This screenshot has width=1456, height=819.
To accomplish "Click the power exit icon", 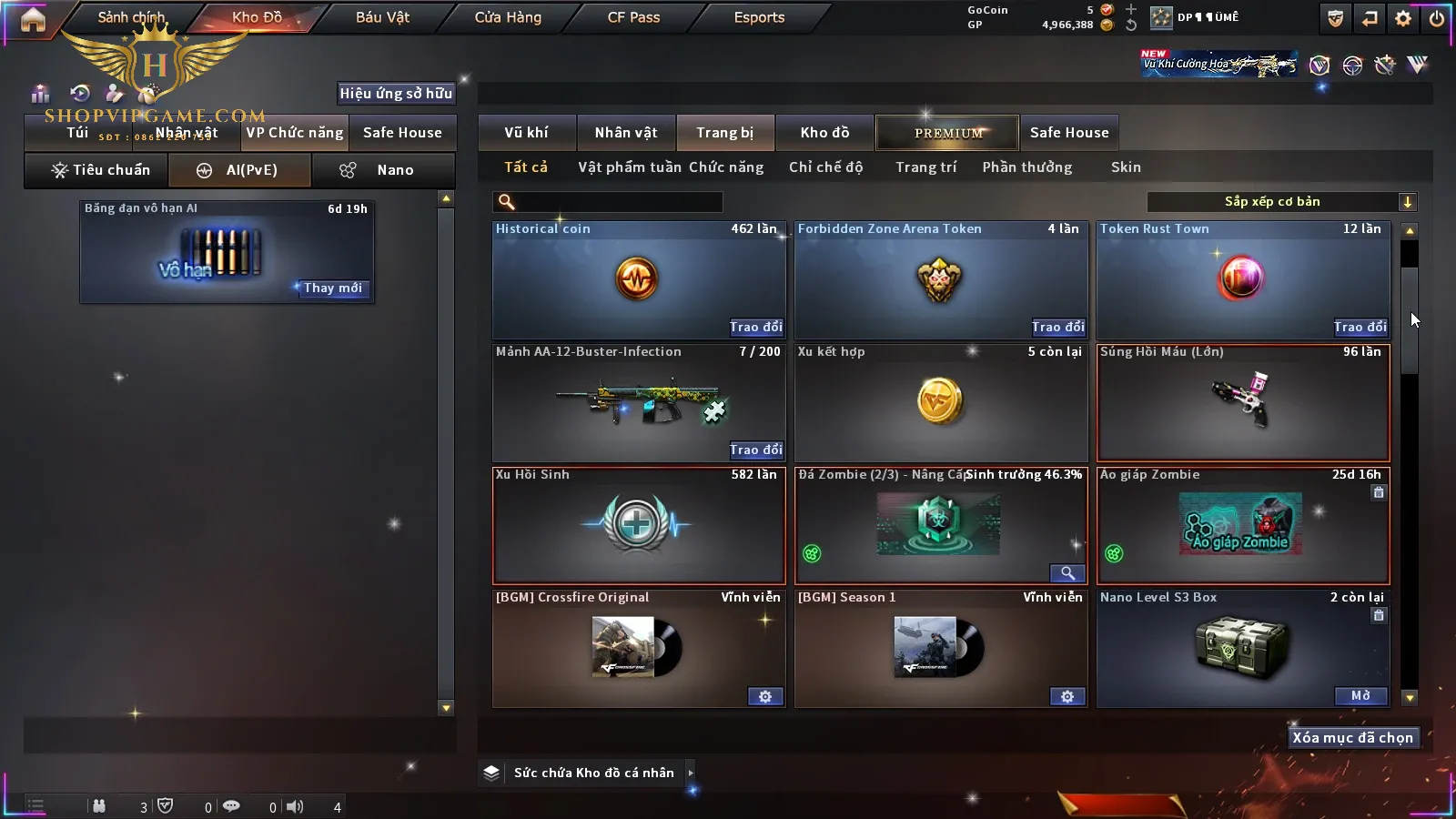I will [x=1437, y=18].
